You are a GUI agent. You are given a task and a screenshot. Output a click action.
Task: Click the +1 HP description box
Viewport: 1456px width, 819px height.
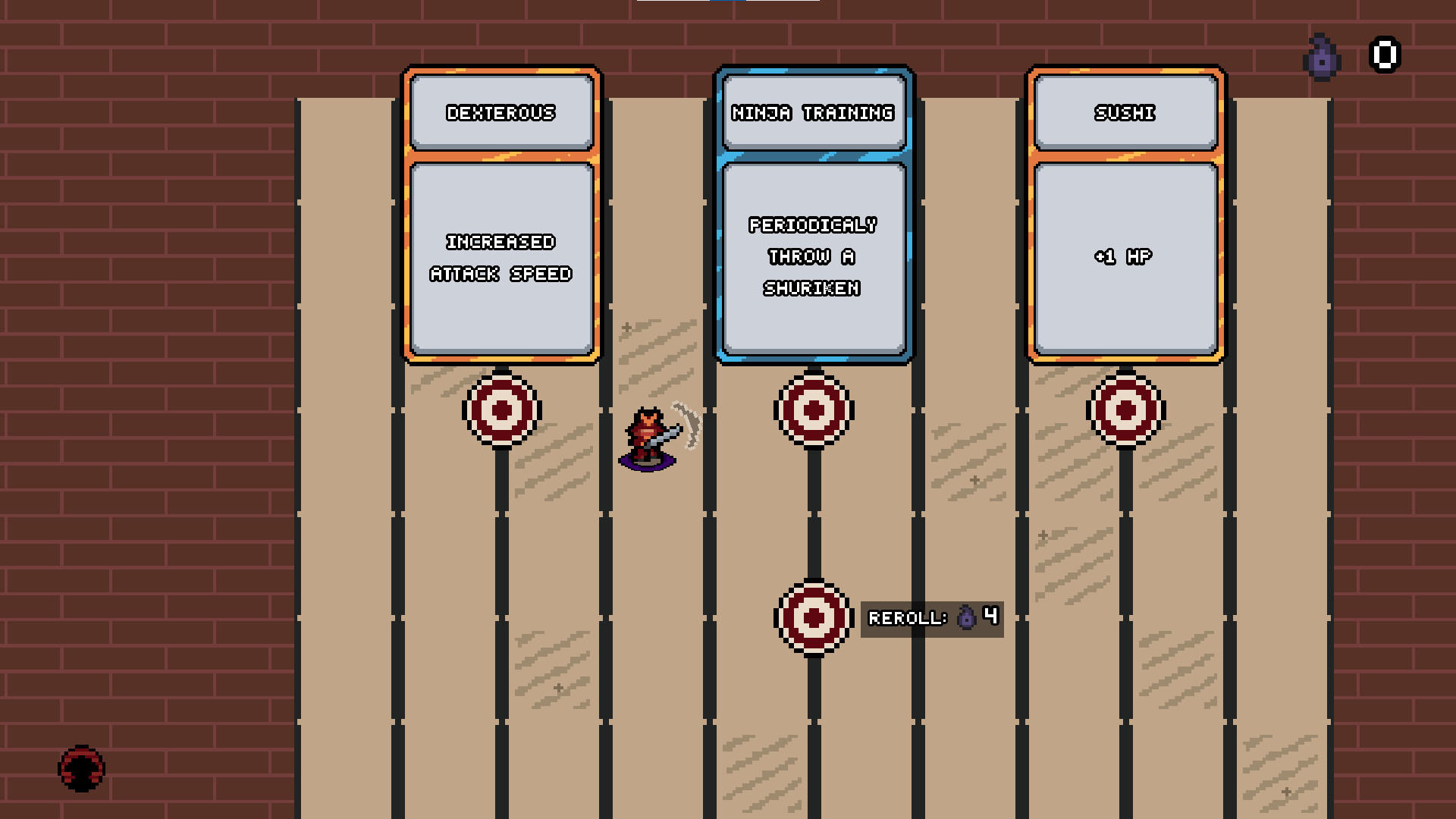[1125, 256]
